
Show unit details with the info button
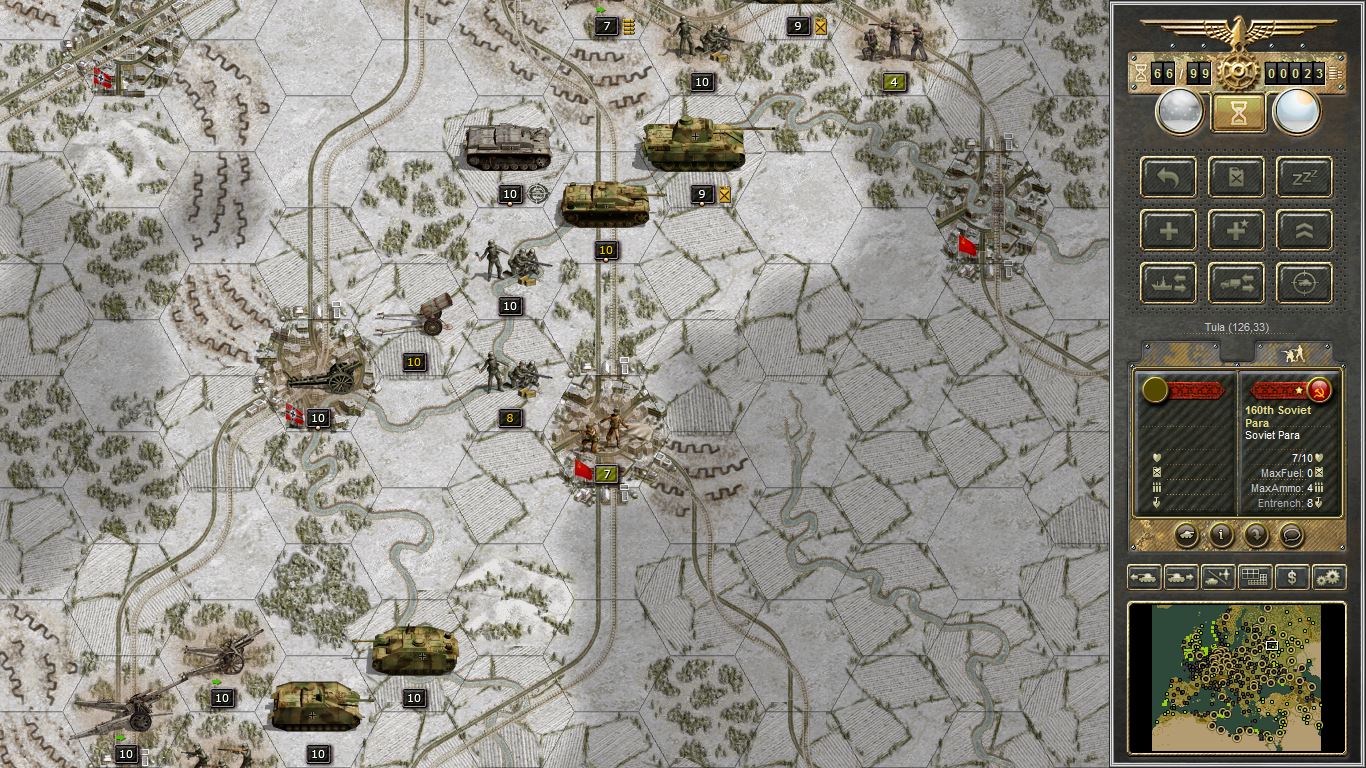pyautogui.click(x=1221, y=537)
